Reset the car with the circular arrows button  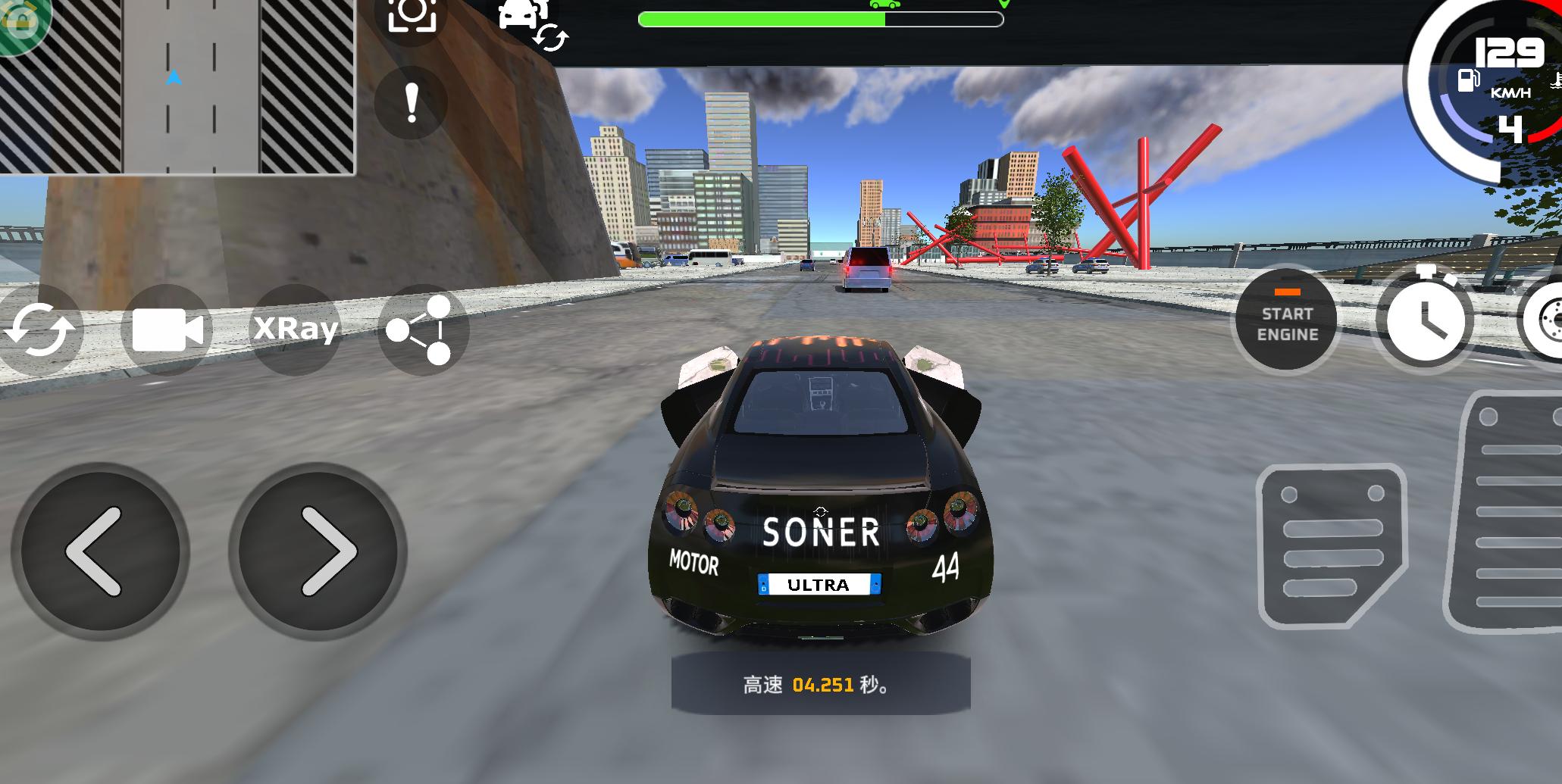coord(39,330)
